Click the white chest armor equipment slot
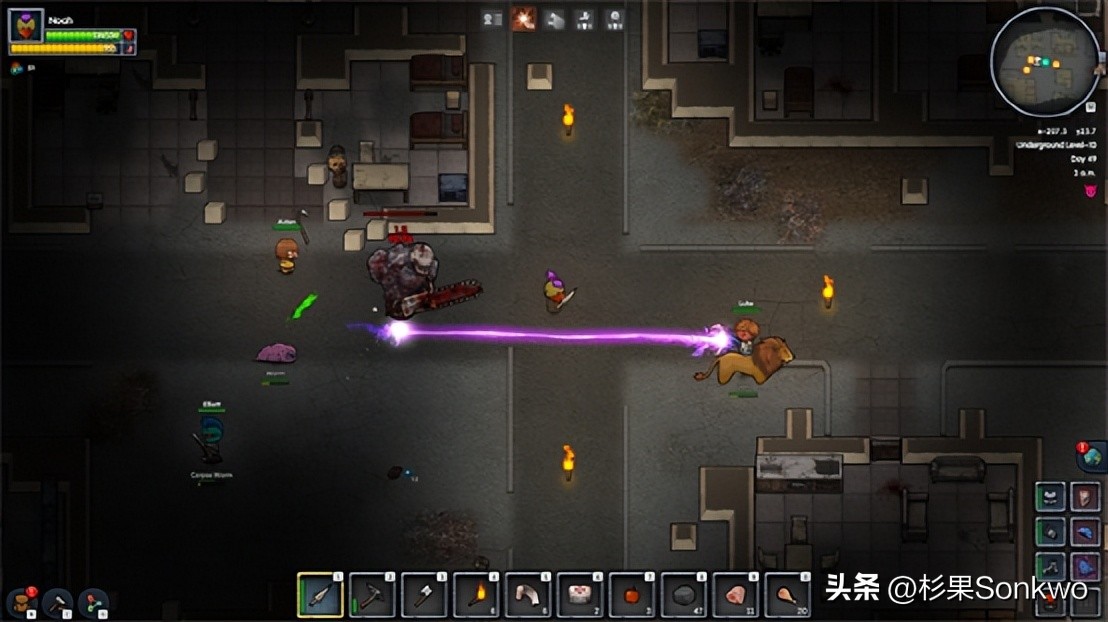This screenshot has height=622, width=1108. tap(1051, 497)
